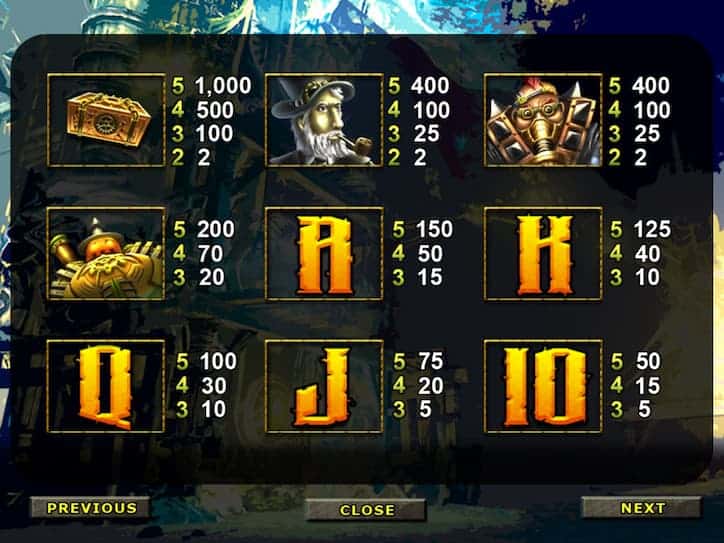Go to the previous paytable page
This screenshot has height=543, width=724.
pos(91,508)
